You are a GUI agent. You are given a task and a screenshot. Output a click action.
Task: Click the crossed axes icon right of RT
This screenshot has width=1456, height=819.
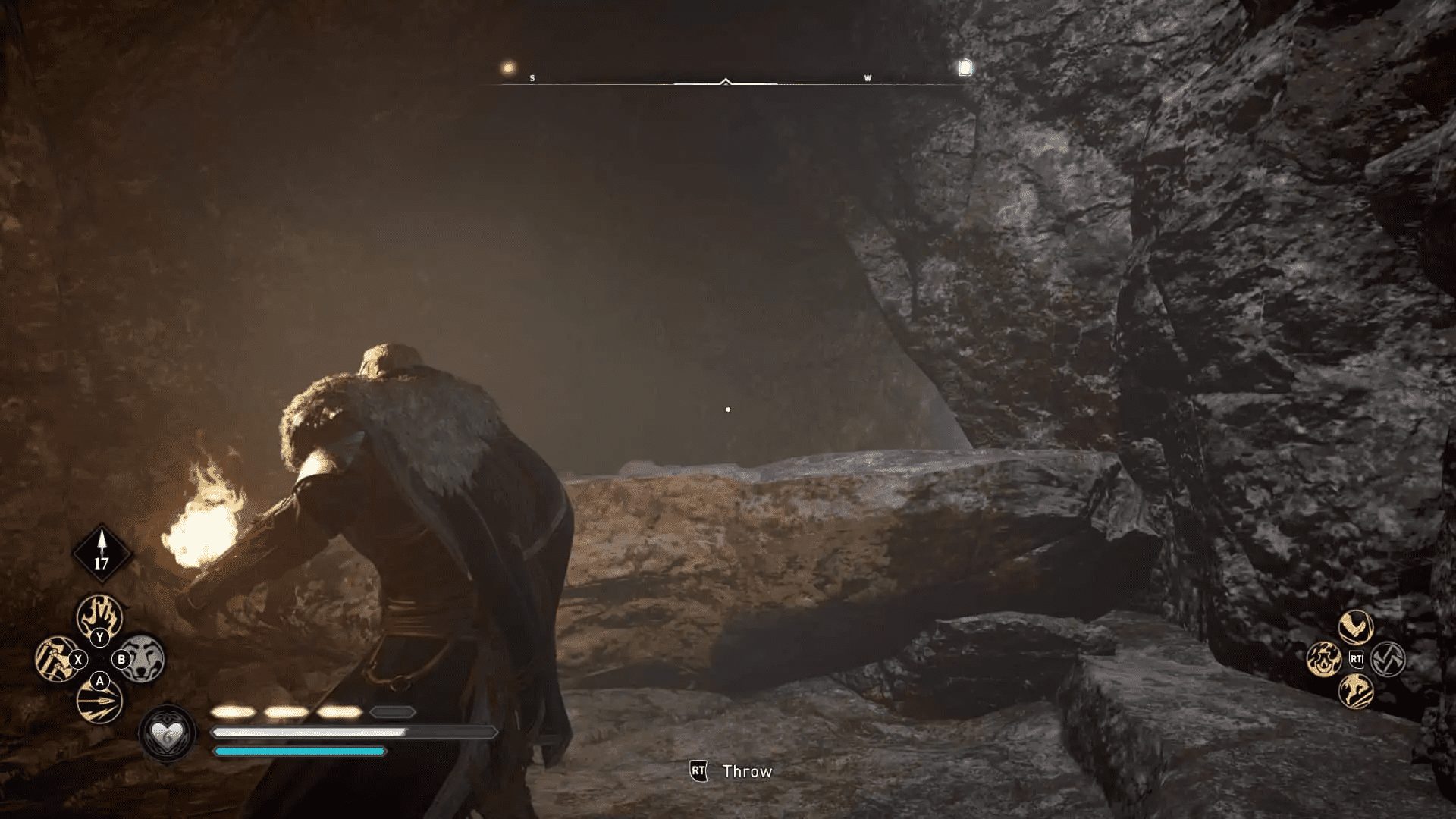coord(1388,660)
